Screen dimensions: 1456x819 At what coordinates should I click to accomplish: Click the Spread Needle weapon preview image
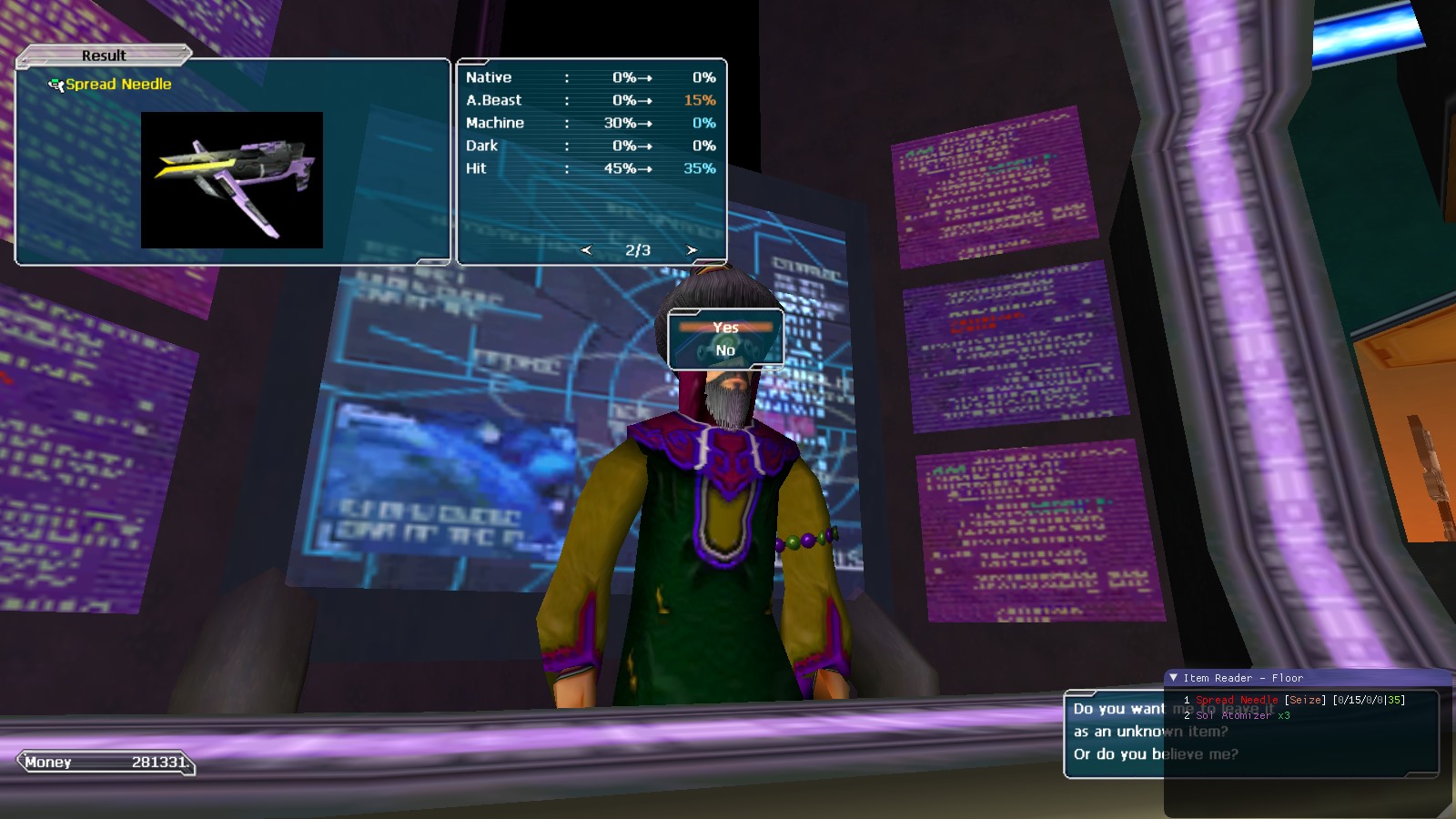232,180
